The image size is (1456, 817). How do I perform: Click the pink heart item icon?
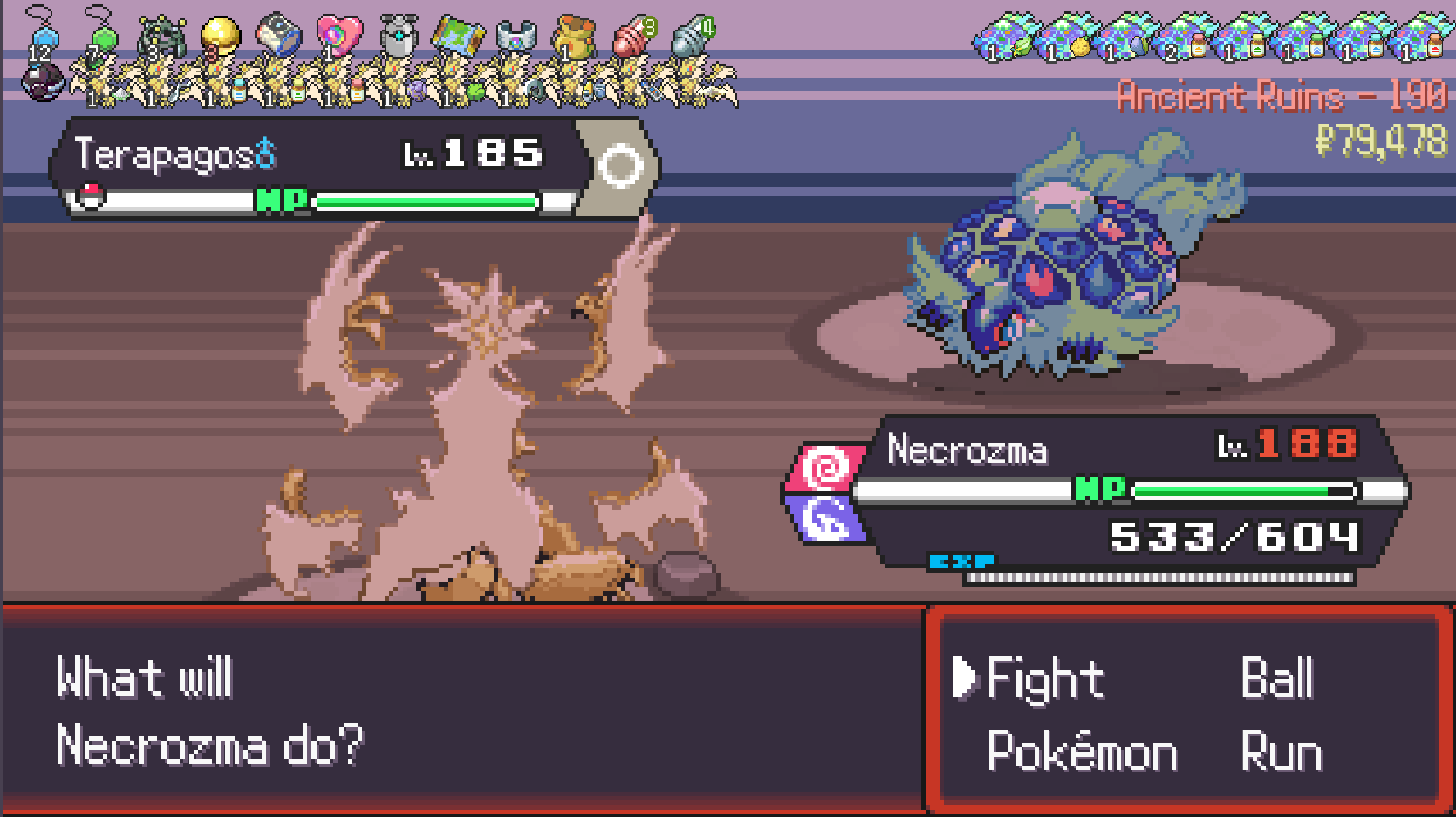click(338, 37)
